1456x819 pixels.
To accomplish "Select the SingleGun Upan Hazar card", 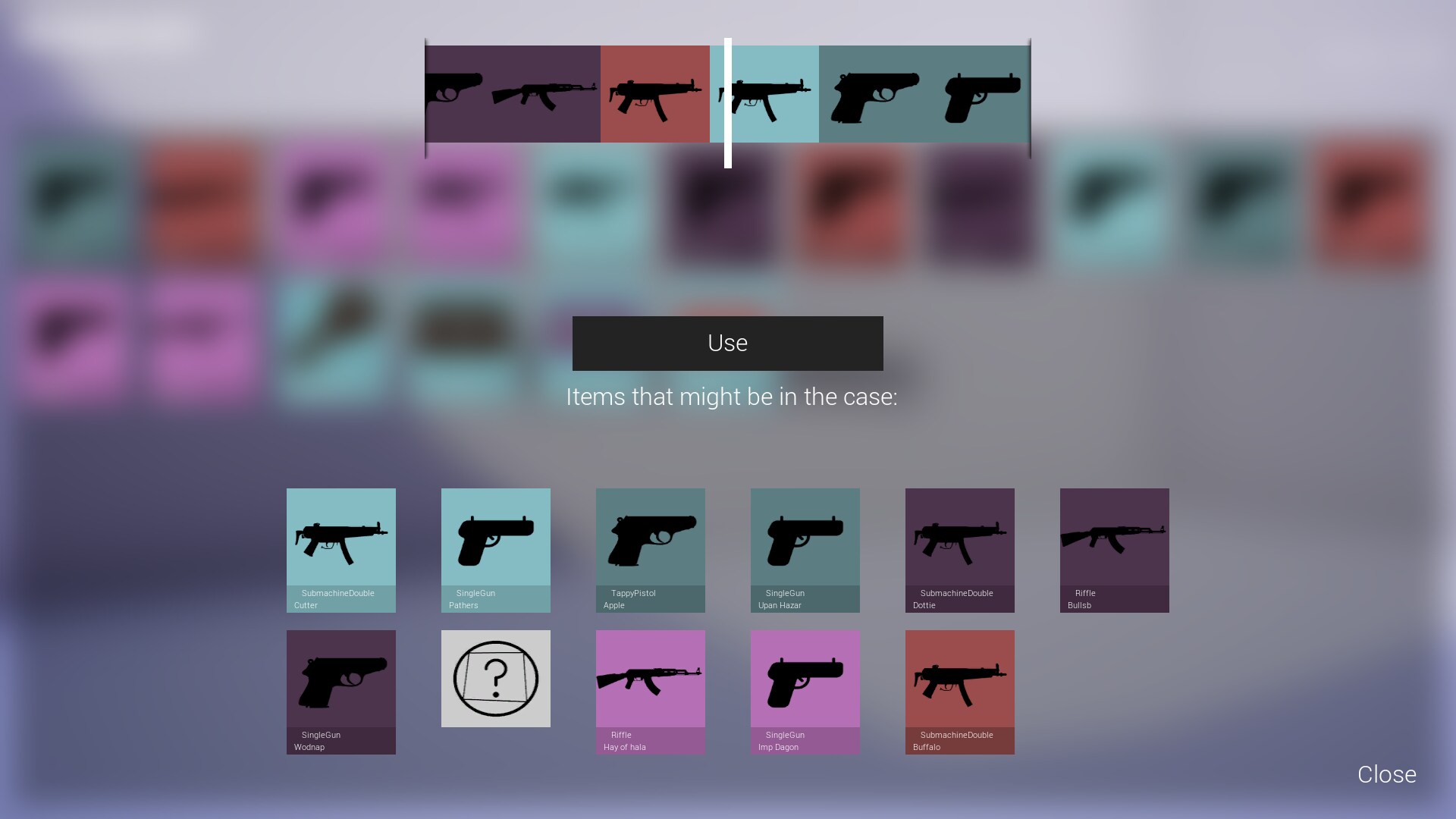I will [805, 550].
